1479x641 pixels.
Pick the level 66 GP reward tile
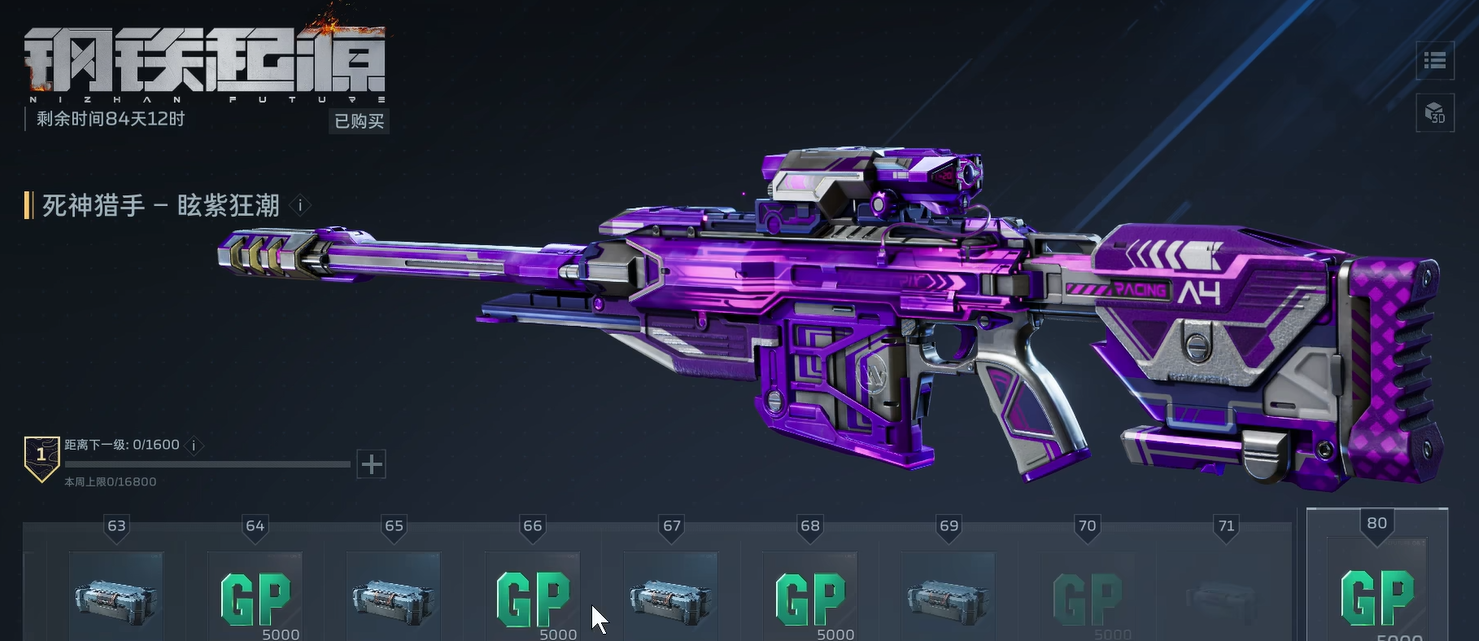[x=532, y=597]
